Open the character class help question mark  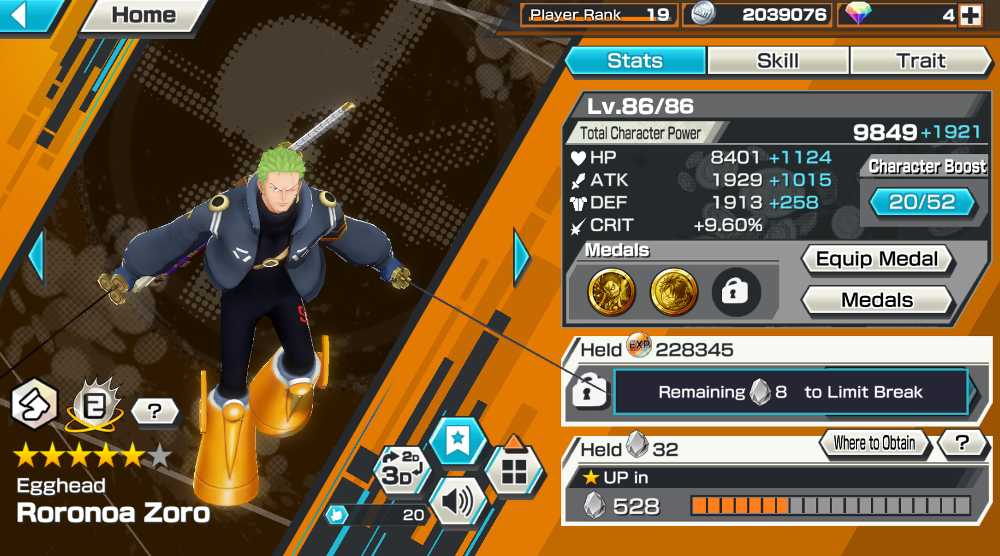coord(154,410)
